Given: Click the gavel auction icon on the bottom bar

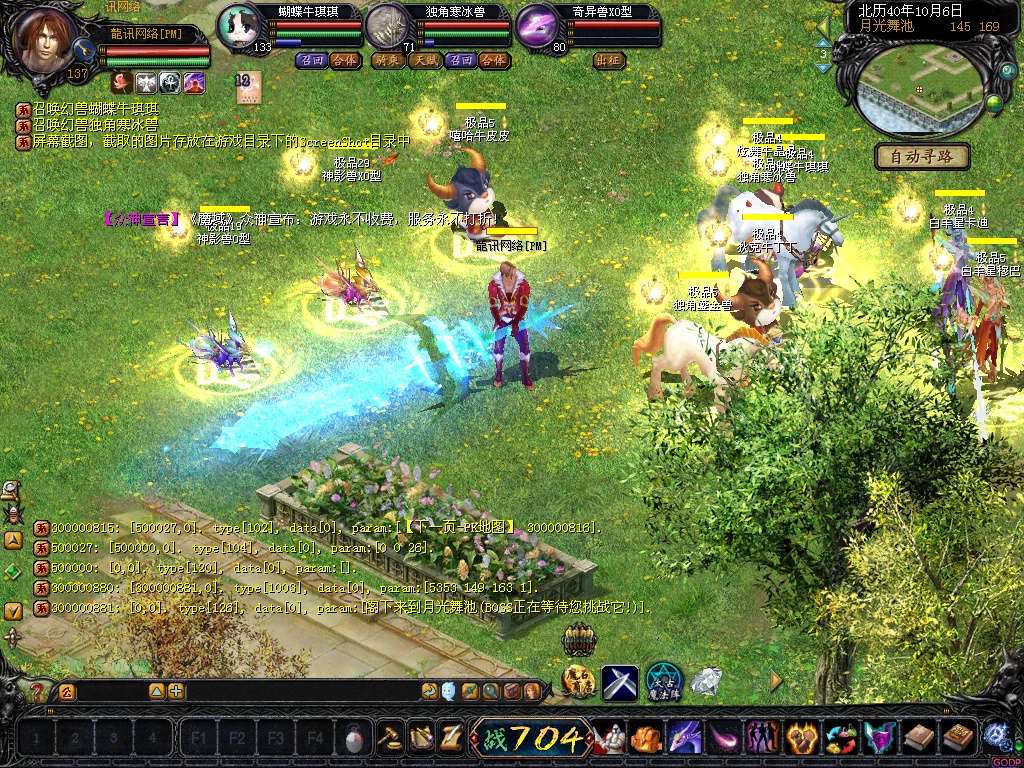Looking at the screenshot, I should point(388,739).
